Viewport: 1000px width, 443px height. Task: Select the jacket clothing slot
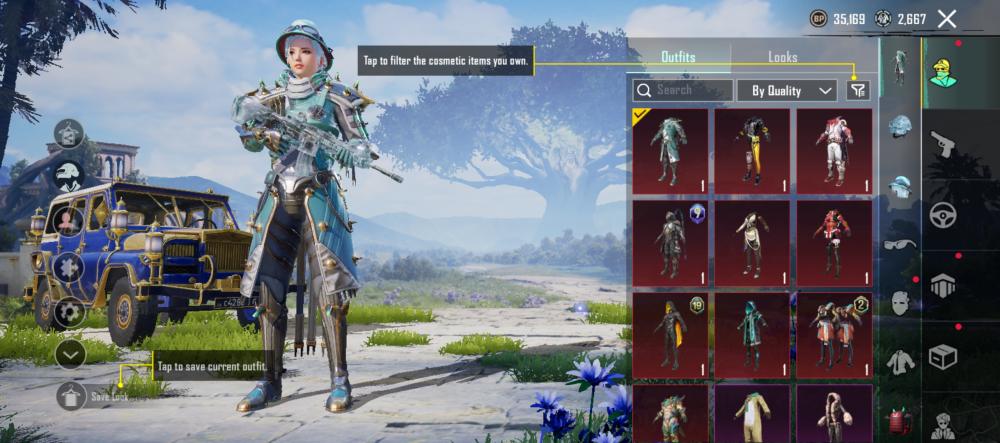(900, 362)
